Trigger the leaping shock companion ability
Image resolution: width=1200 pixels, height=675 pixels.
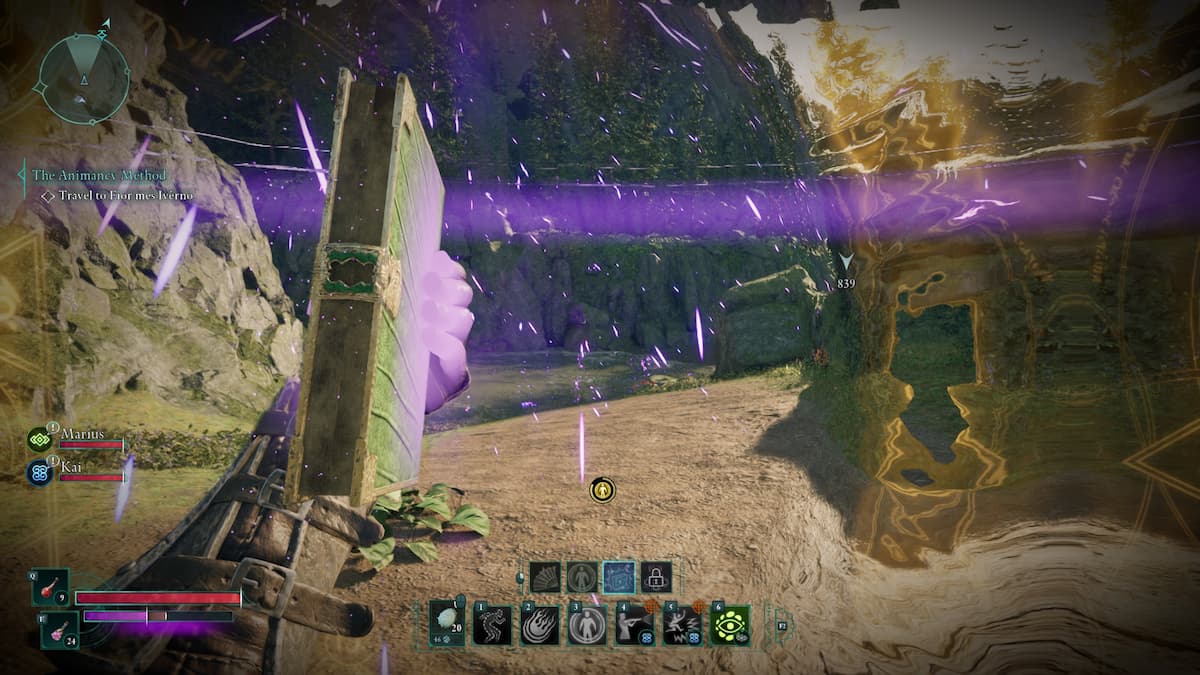(682, 625)
